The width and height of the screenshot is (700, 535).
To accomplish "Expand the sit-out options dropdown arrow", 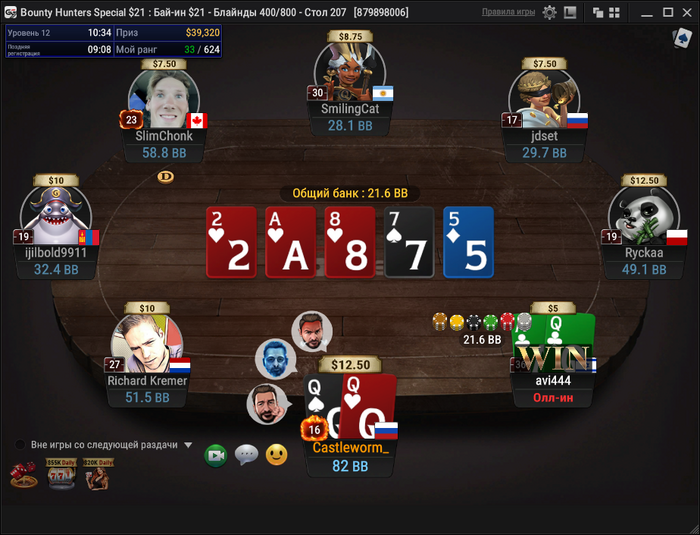I will coord(188,445).
